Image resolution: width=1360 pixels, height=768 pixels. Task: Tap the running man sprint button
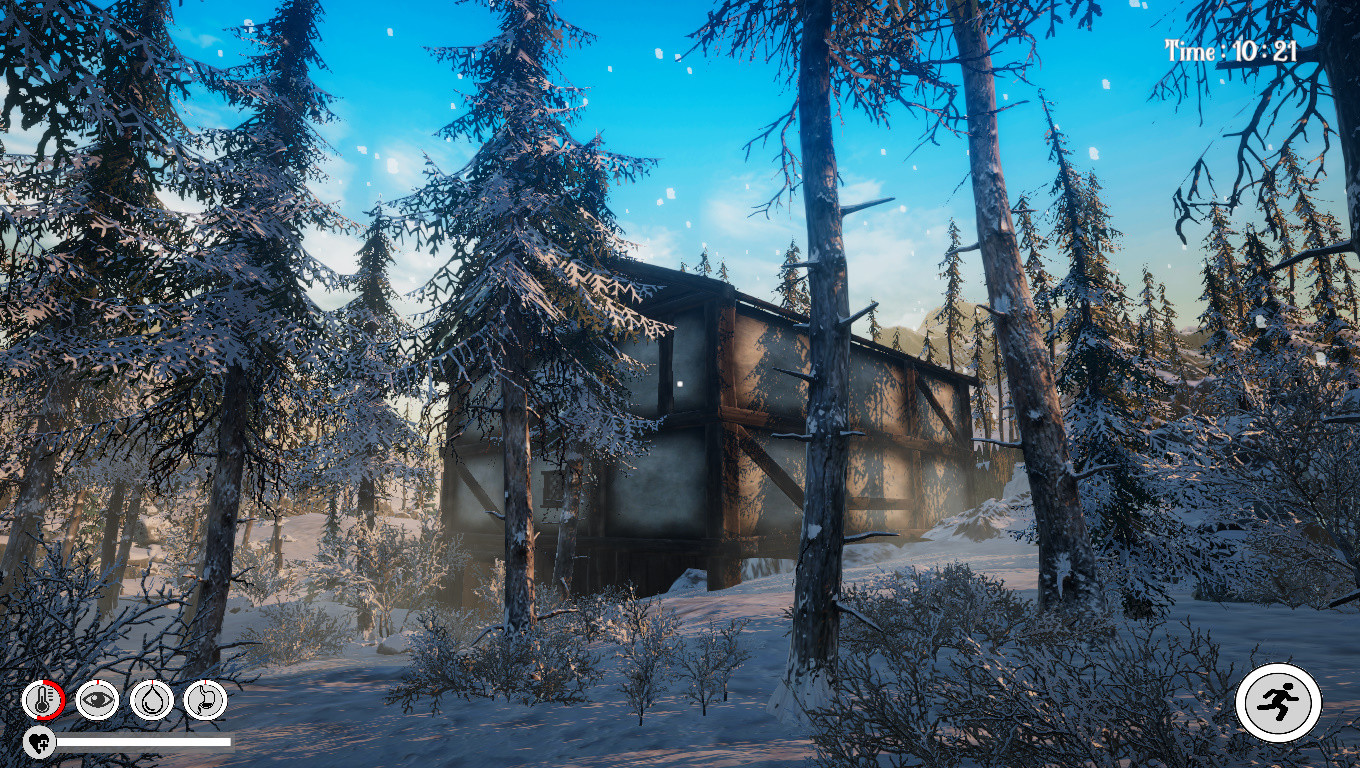pyautogui.click(x=1278, y=703)
